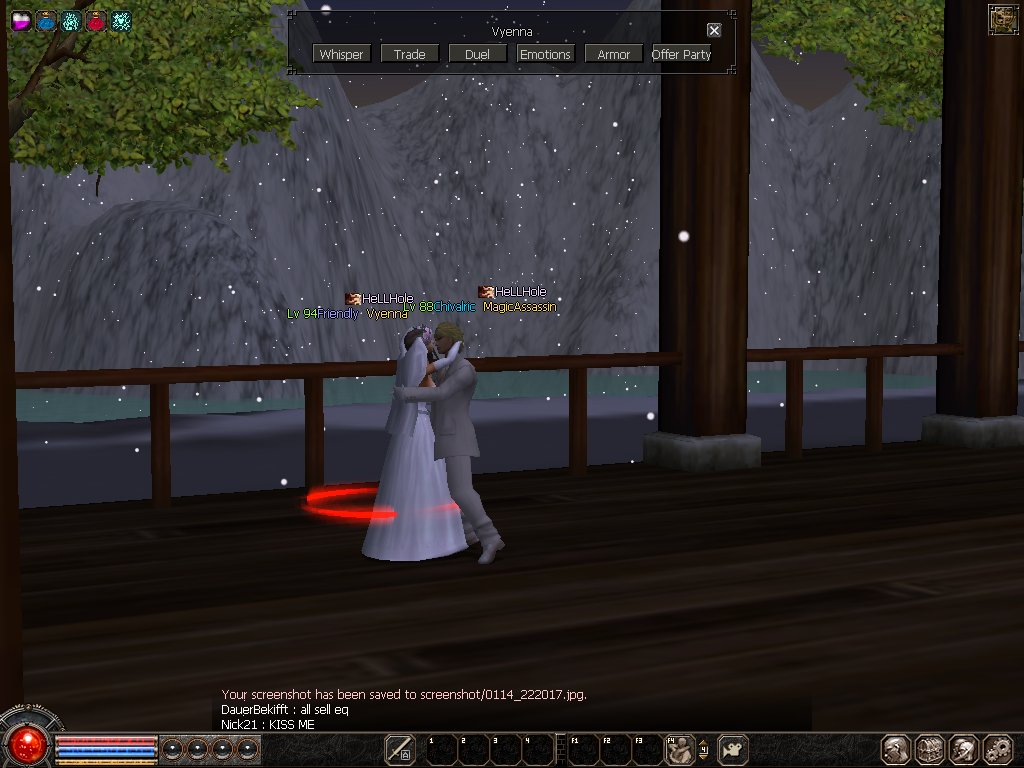Open the treasure chest inventory
This screenshot has height=768, width=1024.
pyautogui.click(x=930, y=749)
